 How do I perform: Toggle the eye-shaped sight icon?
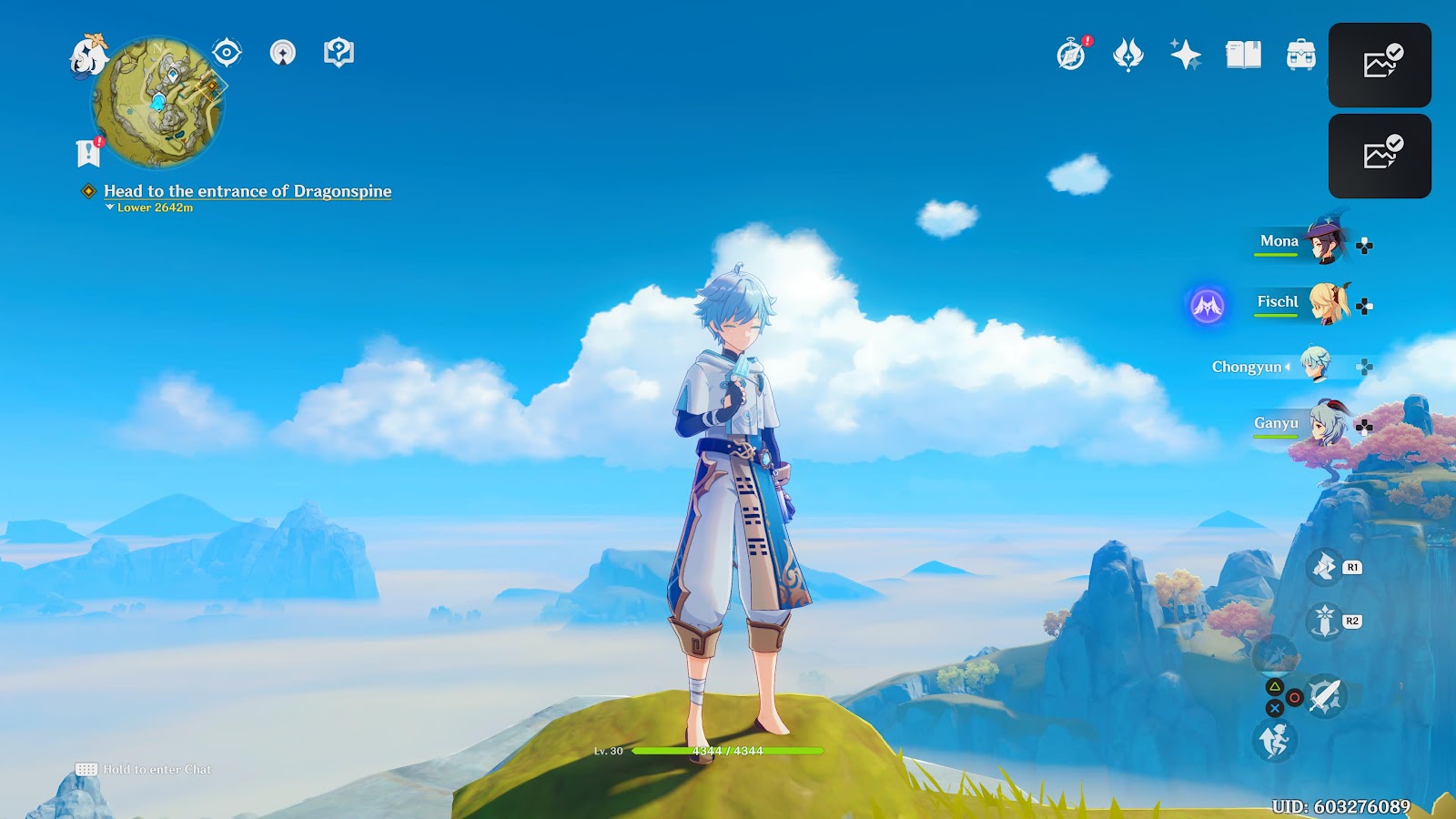coord(227,53)
